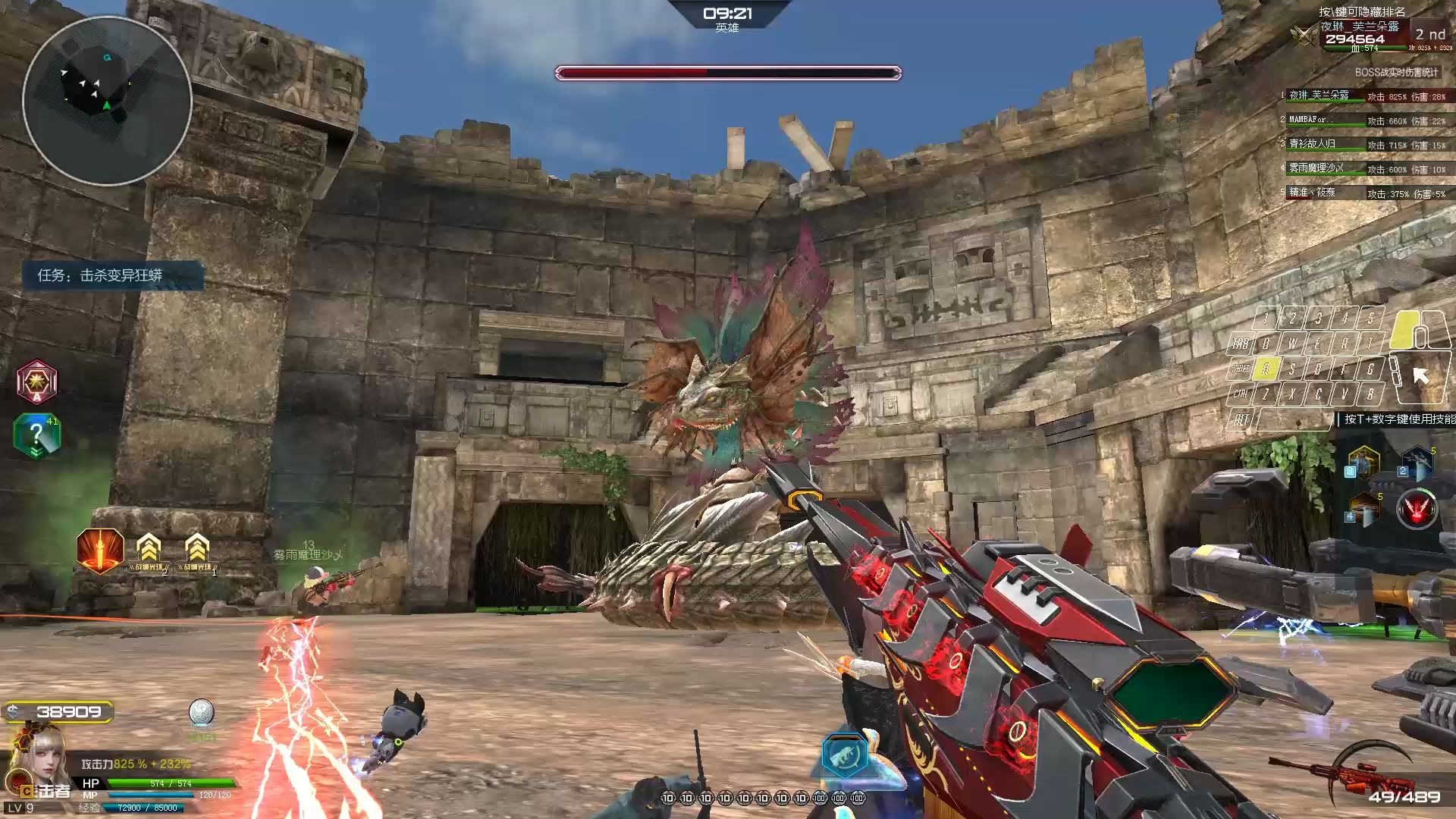Click the gold chevron buff marked 1
This screenshot has width=1456, height=819.
197,551
